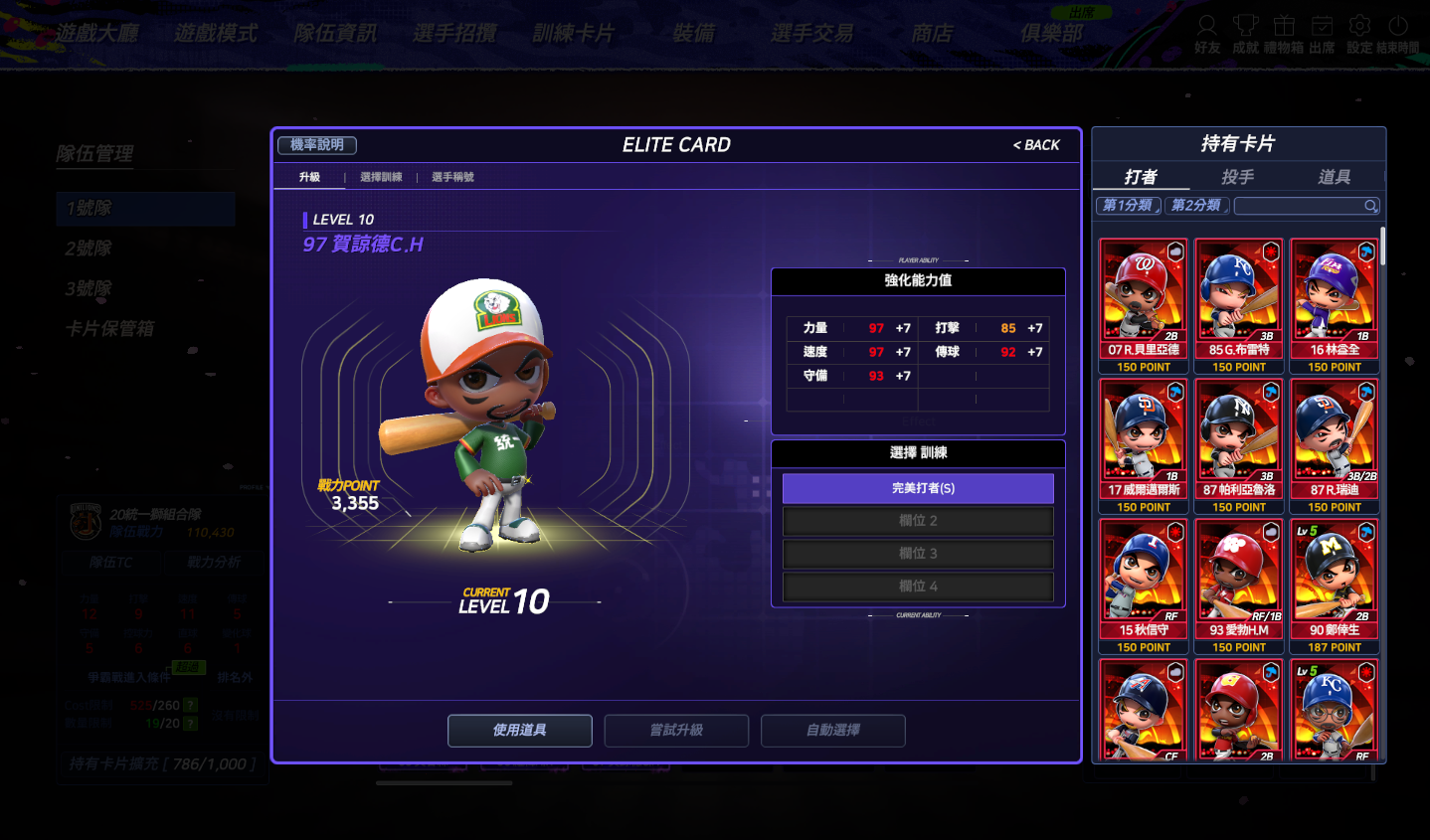Pick the 90 鄭倖生 Lv5 card
The height and width of the screenshot is (840, 1430).
[1335, 586]
